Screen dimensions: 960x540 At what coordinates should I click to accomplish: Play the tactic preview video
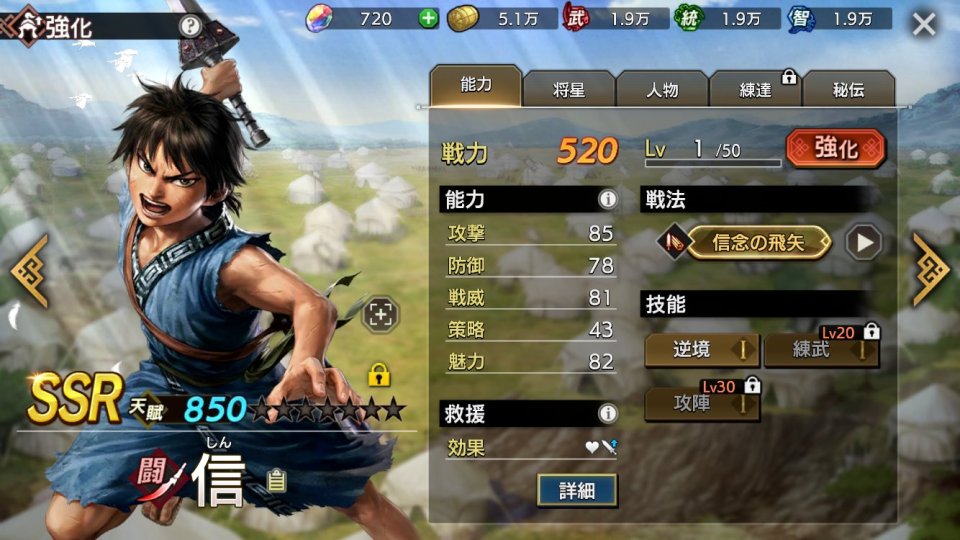pos(863,242)
